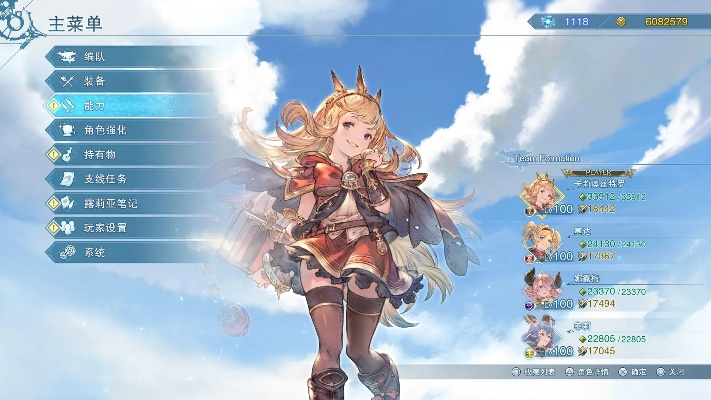Viewport: 711px width, 400px height.
Task: Open 露莉亚笔记 (Lyria's Journal)
Action: pyautogui.click(x=120, y=203)
